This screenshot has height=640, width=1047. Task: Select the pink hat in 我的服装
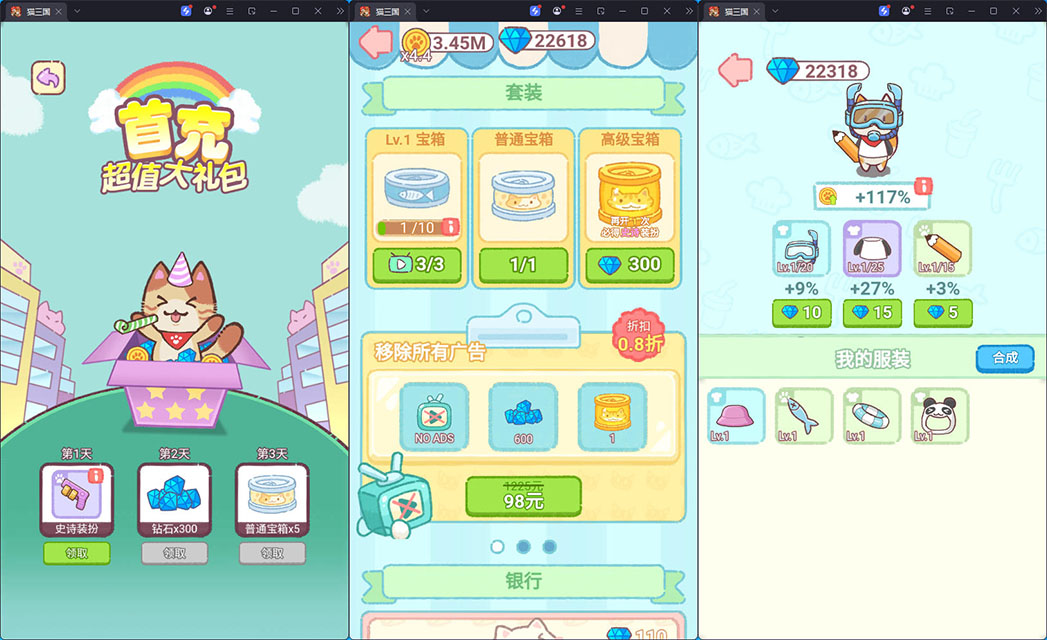pos(736,416)
